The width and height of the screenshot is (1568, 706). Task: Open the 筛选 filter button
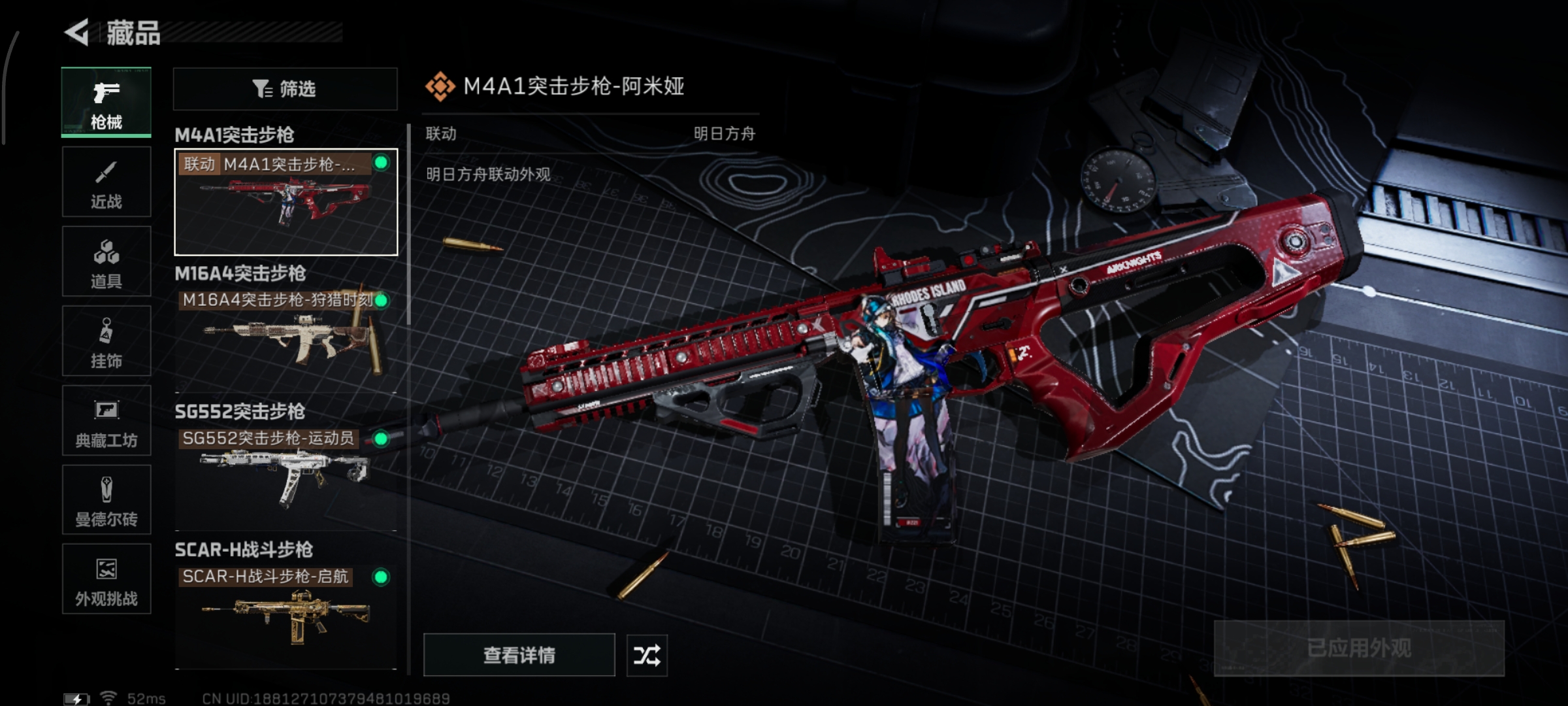285,89
